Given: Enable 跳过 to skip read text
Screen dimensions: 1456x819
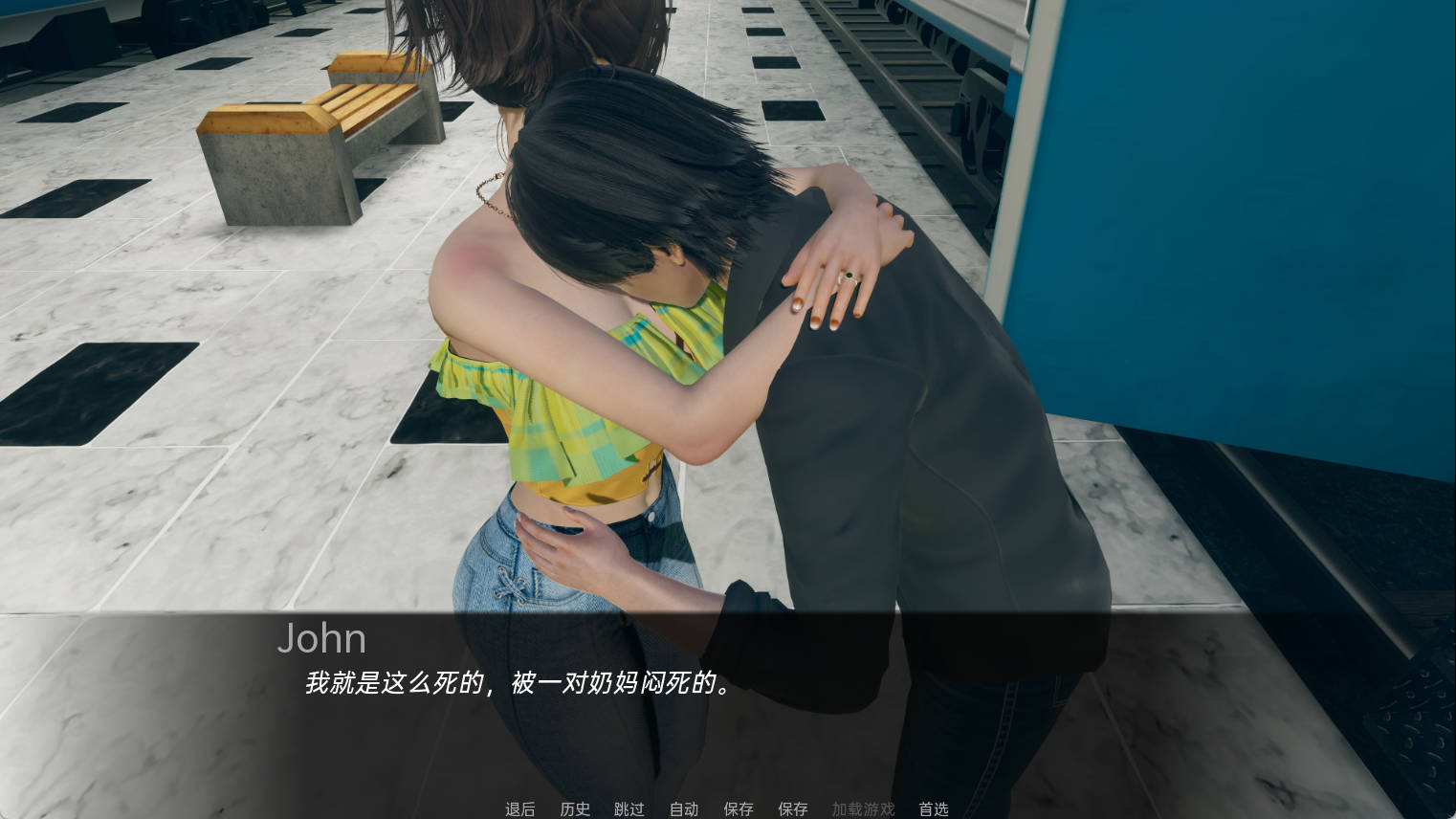Looking at the screenshot, I should pyautogui.click(x=629, y=808).
